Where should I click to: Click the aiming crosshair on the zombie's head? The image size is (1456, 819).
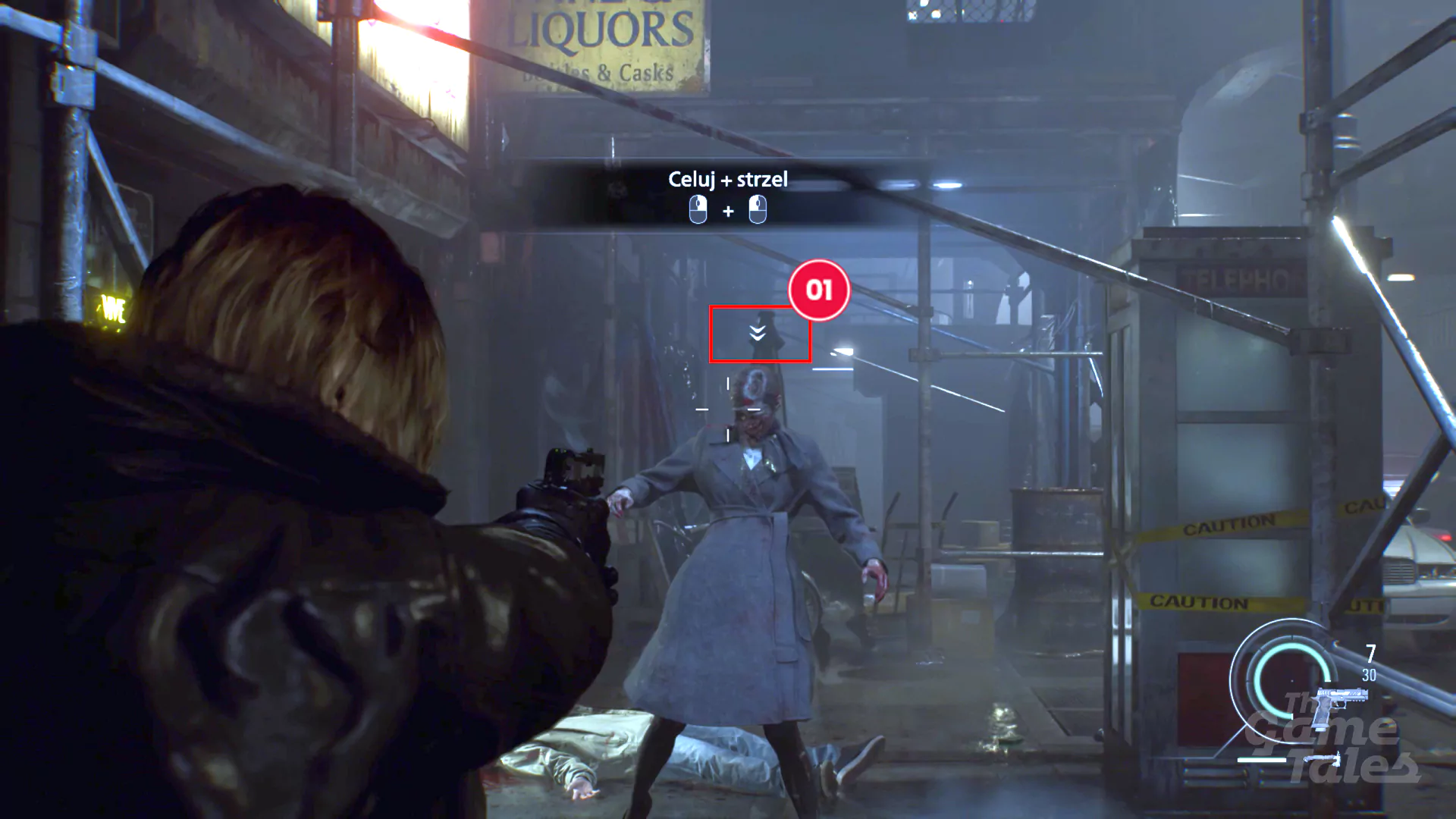click(729, 410)
